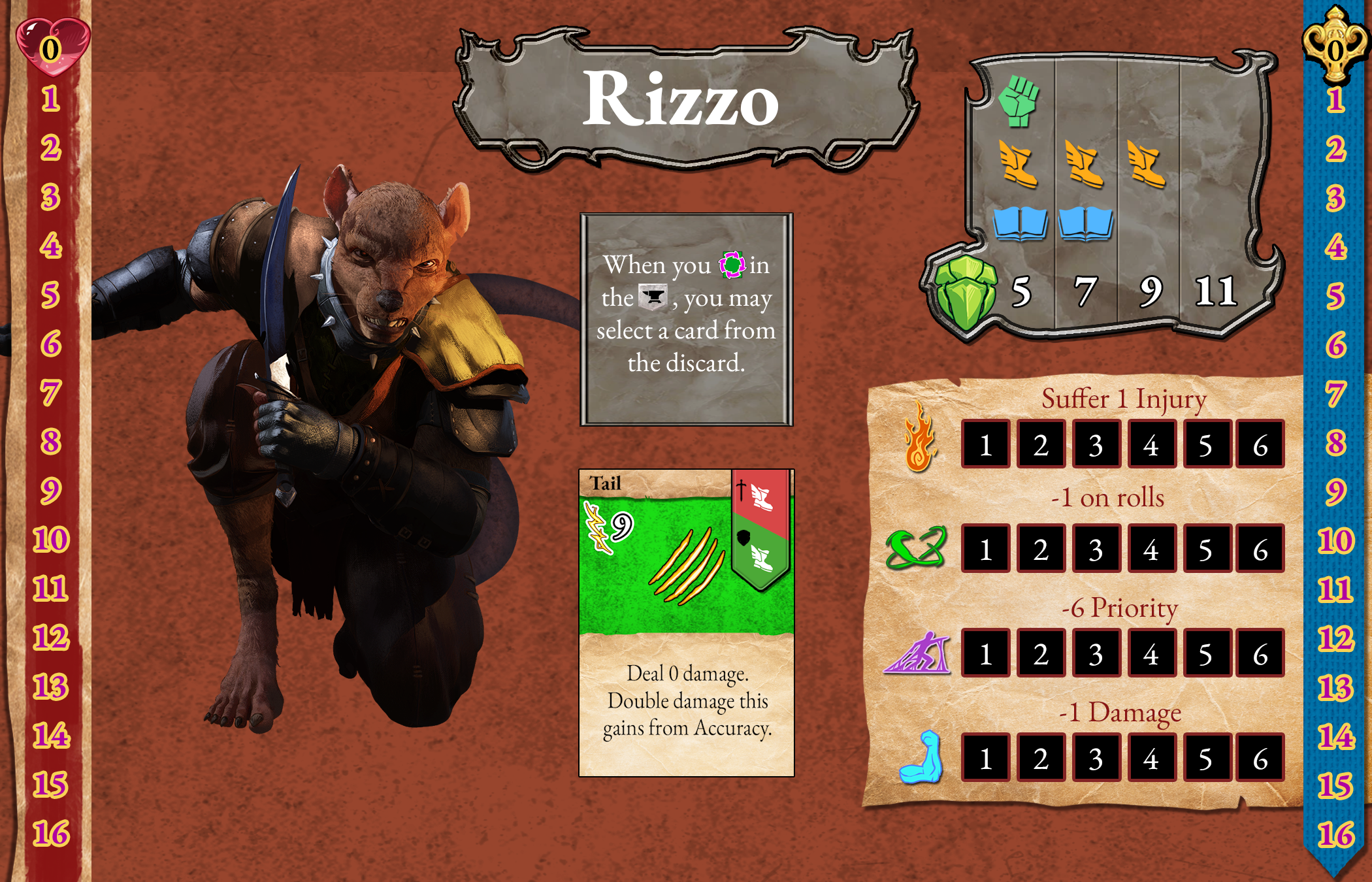
Task: Set red heart track to 12
Action: [51, 638]
